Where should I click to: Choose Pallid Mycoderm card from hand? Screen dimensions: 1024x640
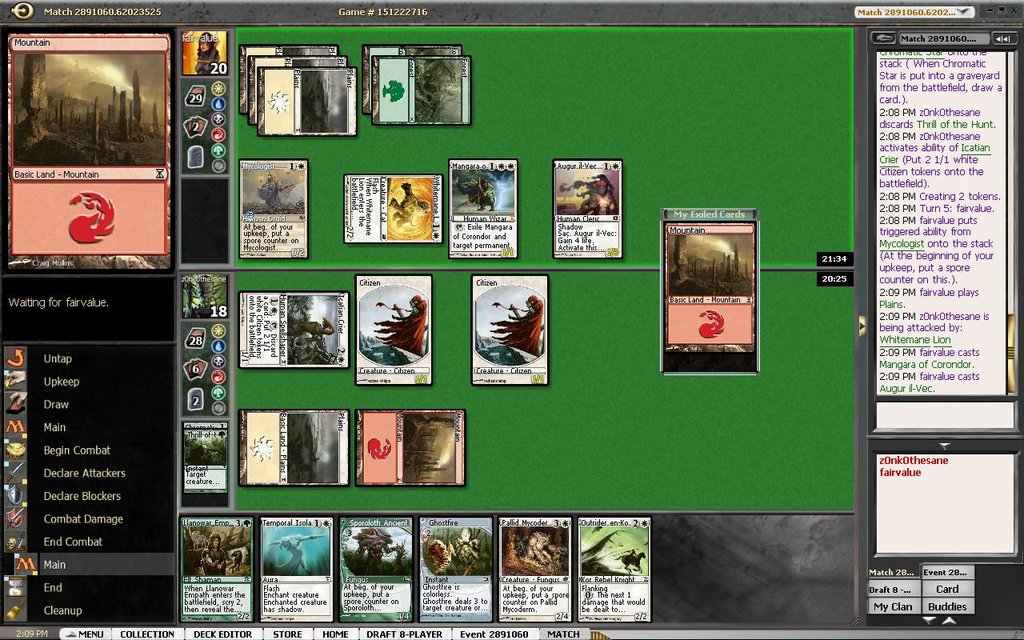coord(535,568)
